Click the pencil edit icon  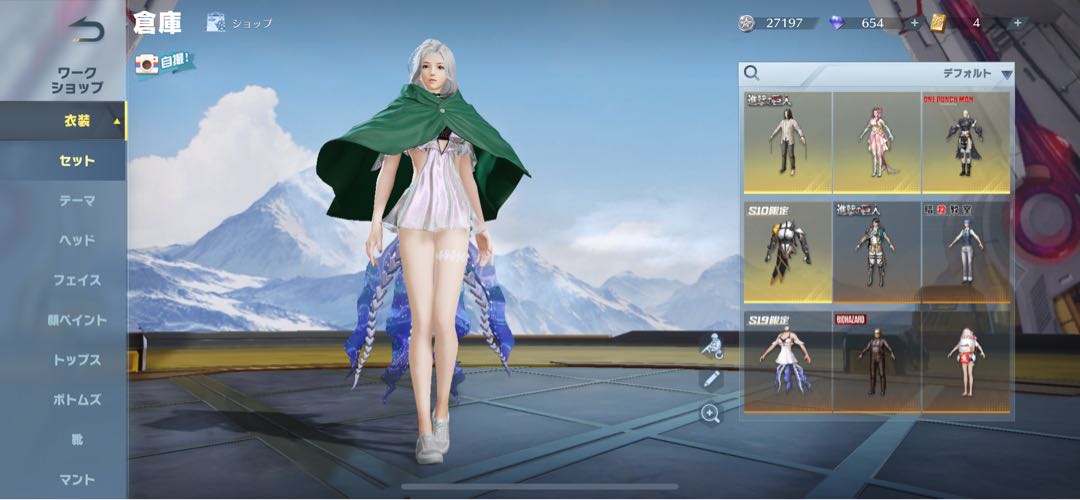click(x=711, y=379)
